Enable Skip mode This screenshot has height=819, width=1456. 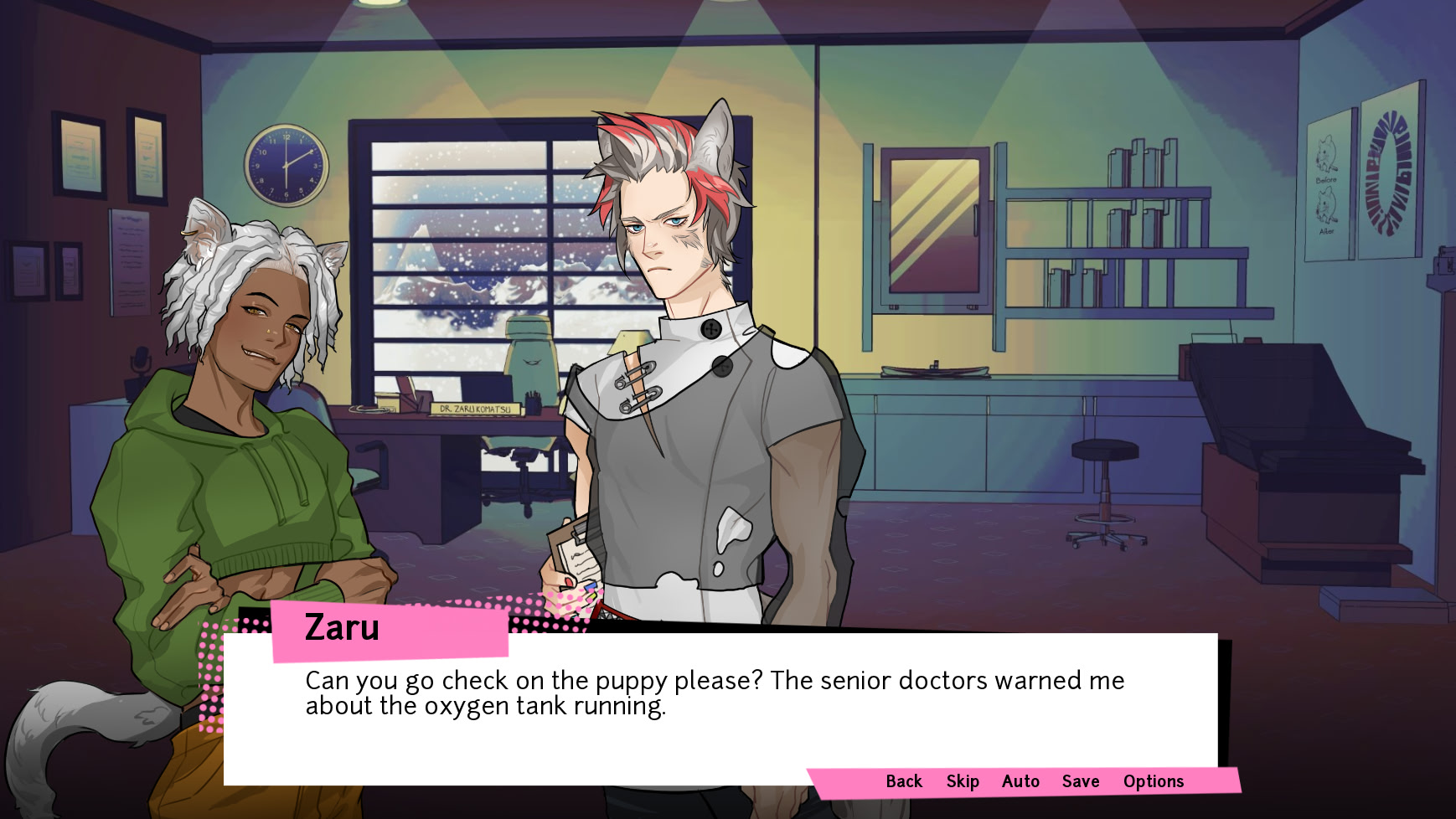tap(961, 781)
